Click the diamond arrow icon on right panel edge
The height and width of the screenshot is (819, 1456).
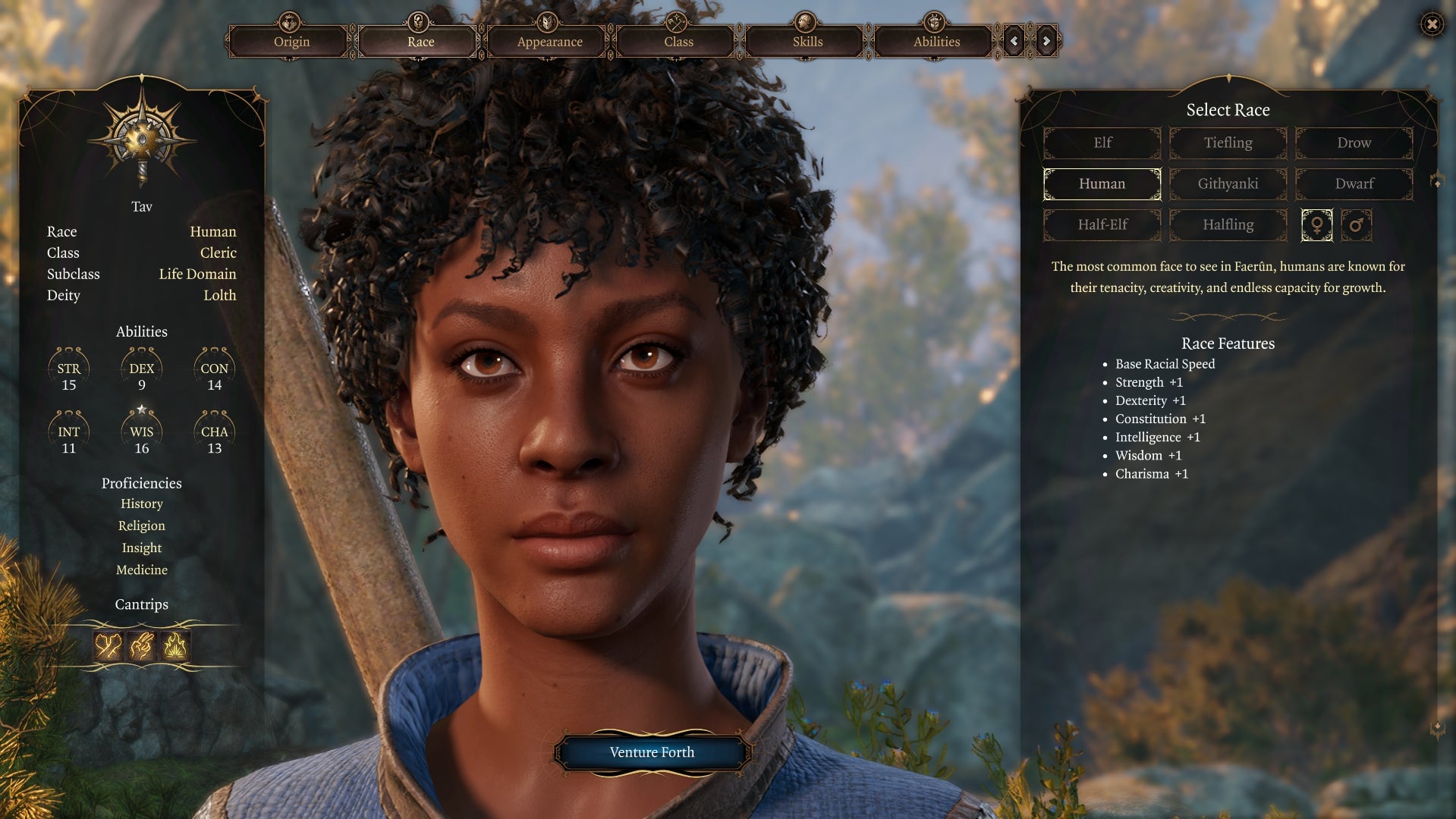coord(1437,182)
